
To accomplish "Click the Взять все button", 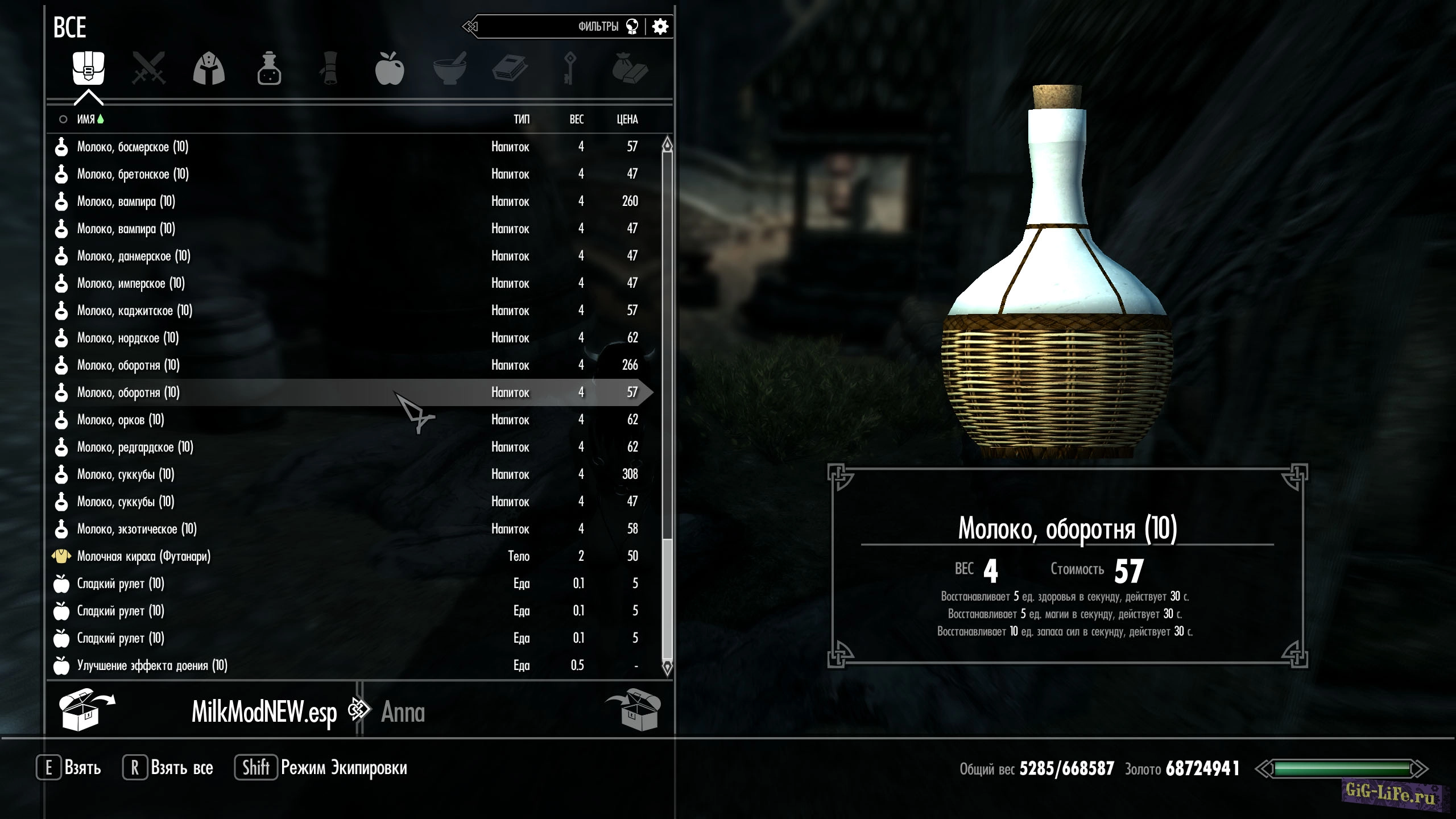I will pos(168,768).
